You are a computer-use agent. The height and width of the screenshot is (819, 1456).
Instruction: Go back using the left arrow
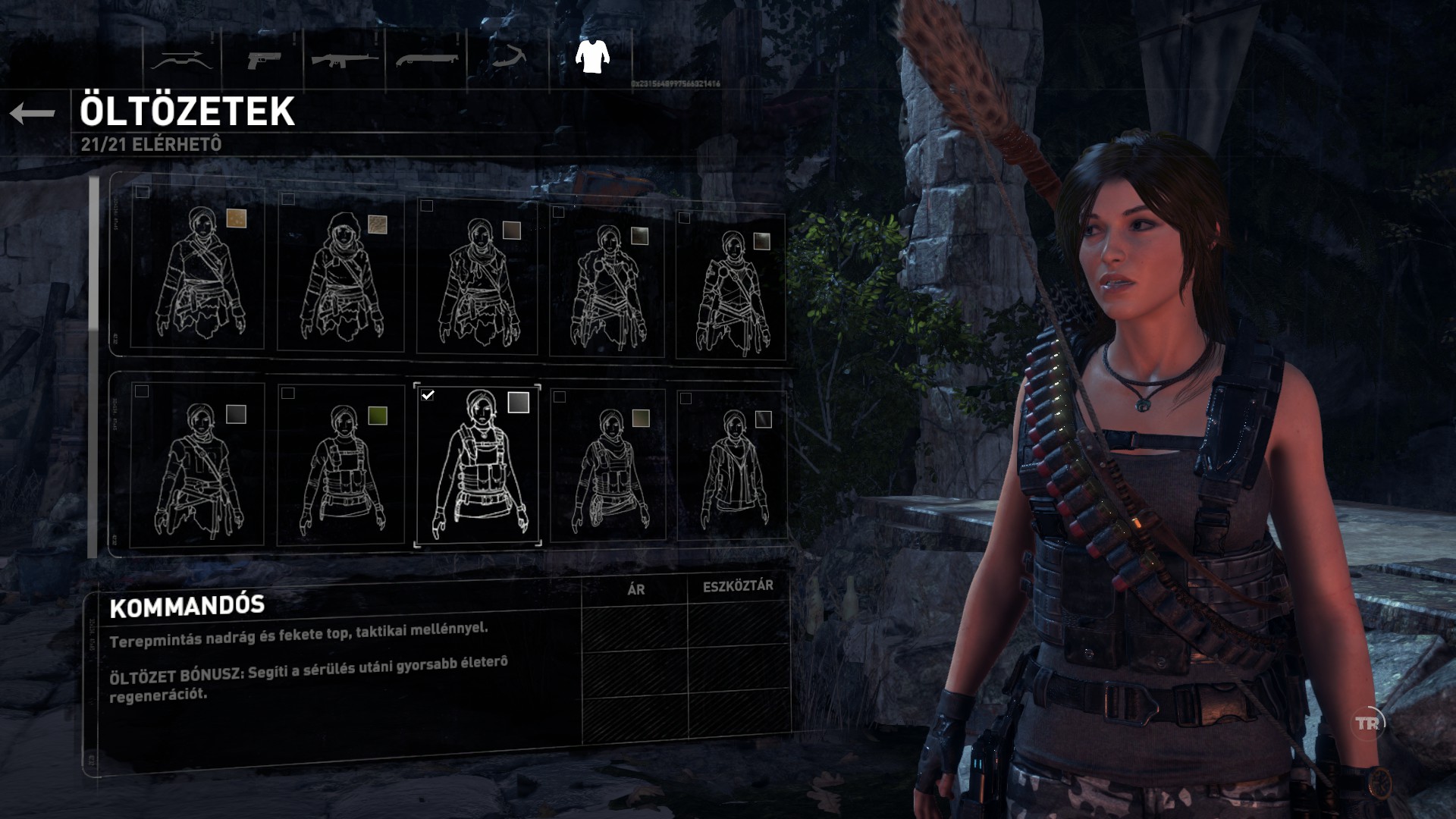pyautogui.click(x=33, y=114)
